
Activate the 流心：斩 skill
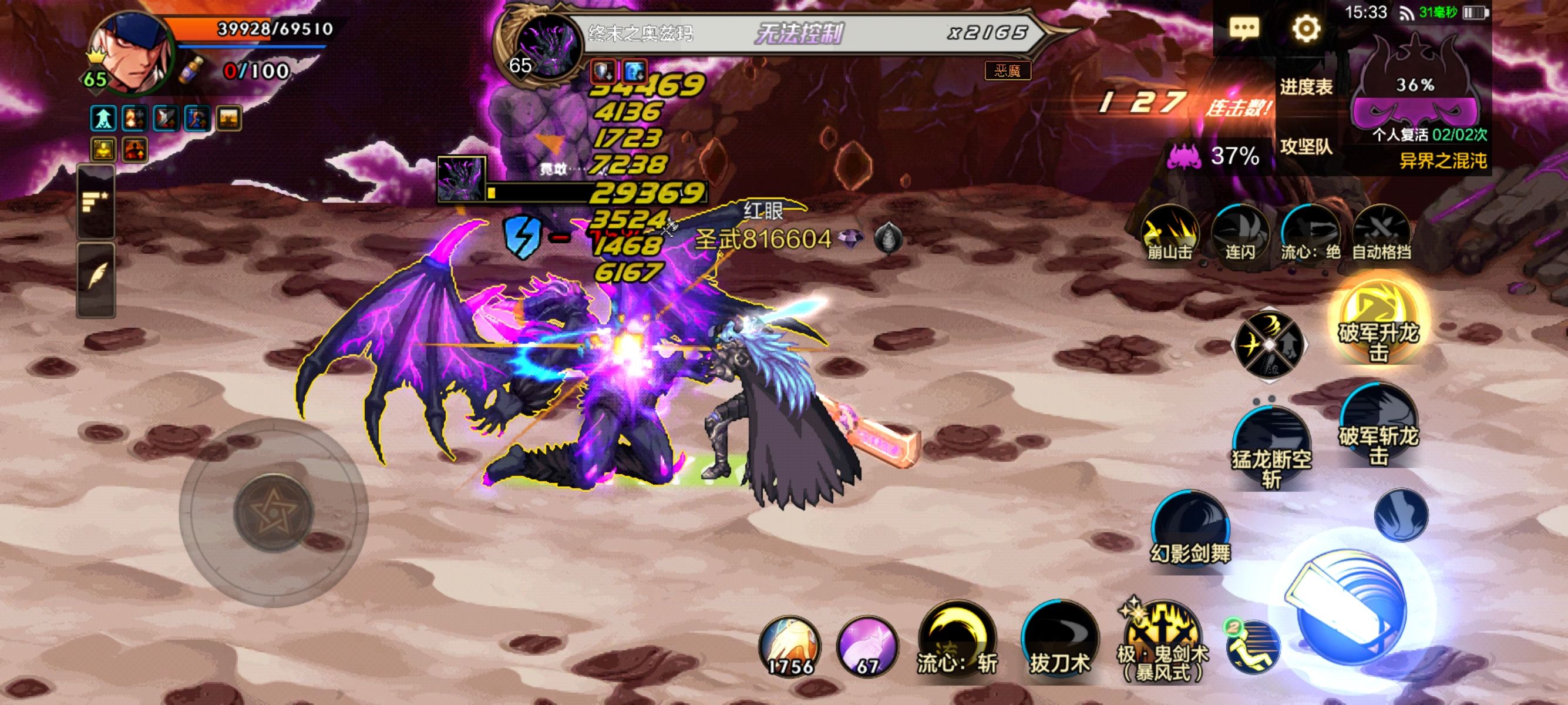point(957,639)
